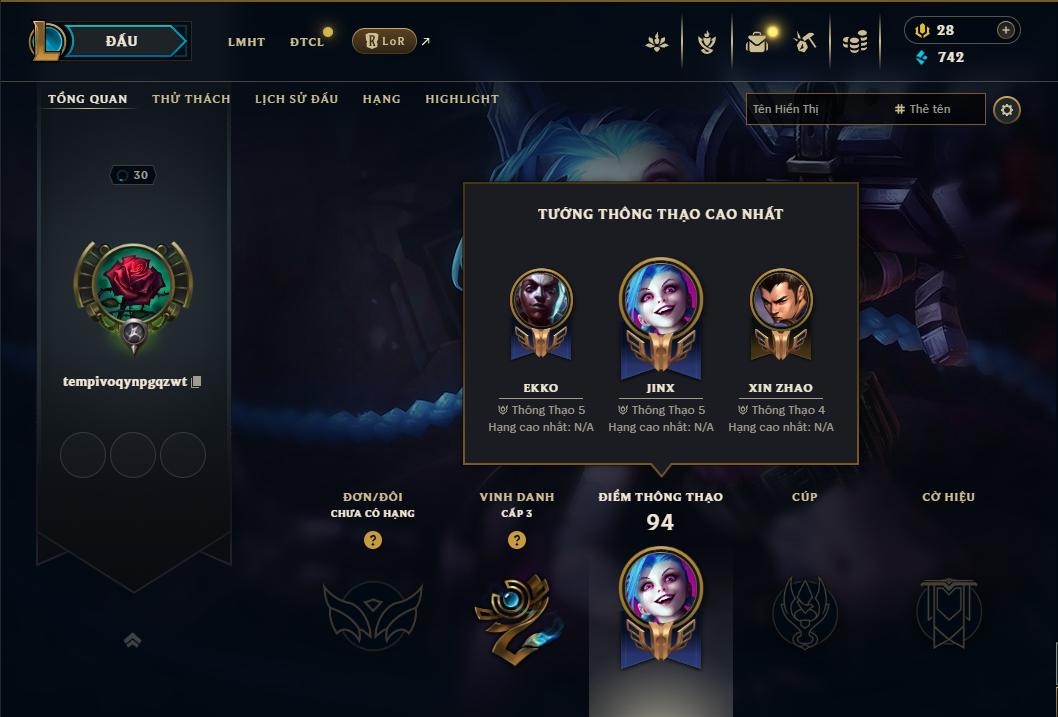Open the LỊCH SỬ ĐẤU tab
Screen dimensions: 1058x717
(296, 99)
